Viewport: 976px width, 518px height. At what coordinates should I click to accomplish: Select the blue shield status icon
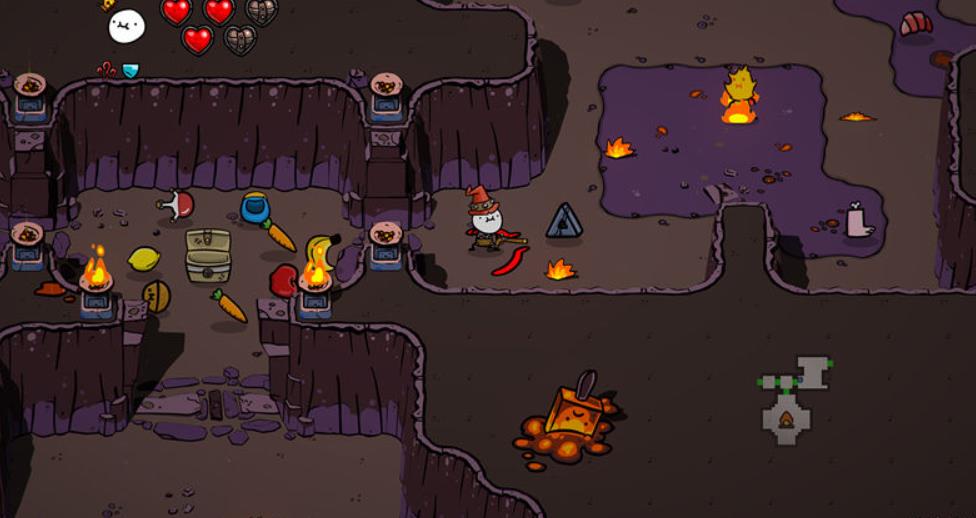[x=130, y=70]
